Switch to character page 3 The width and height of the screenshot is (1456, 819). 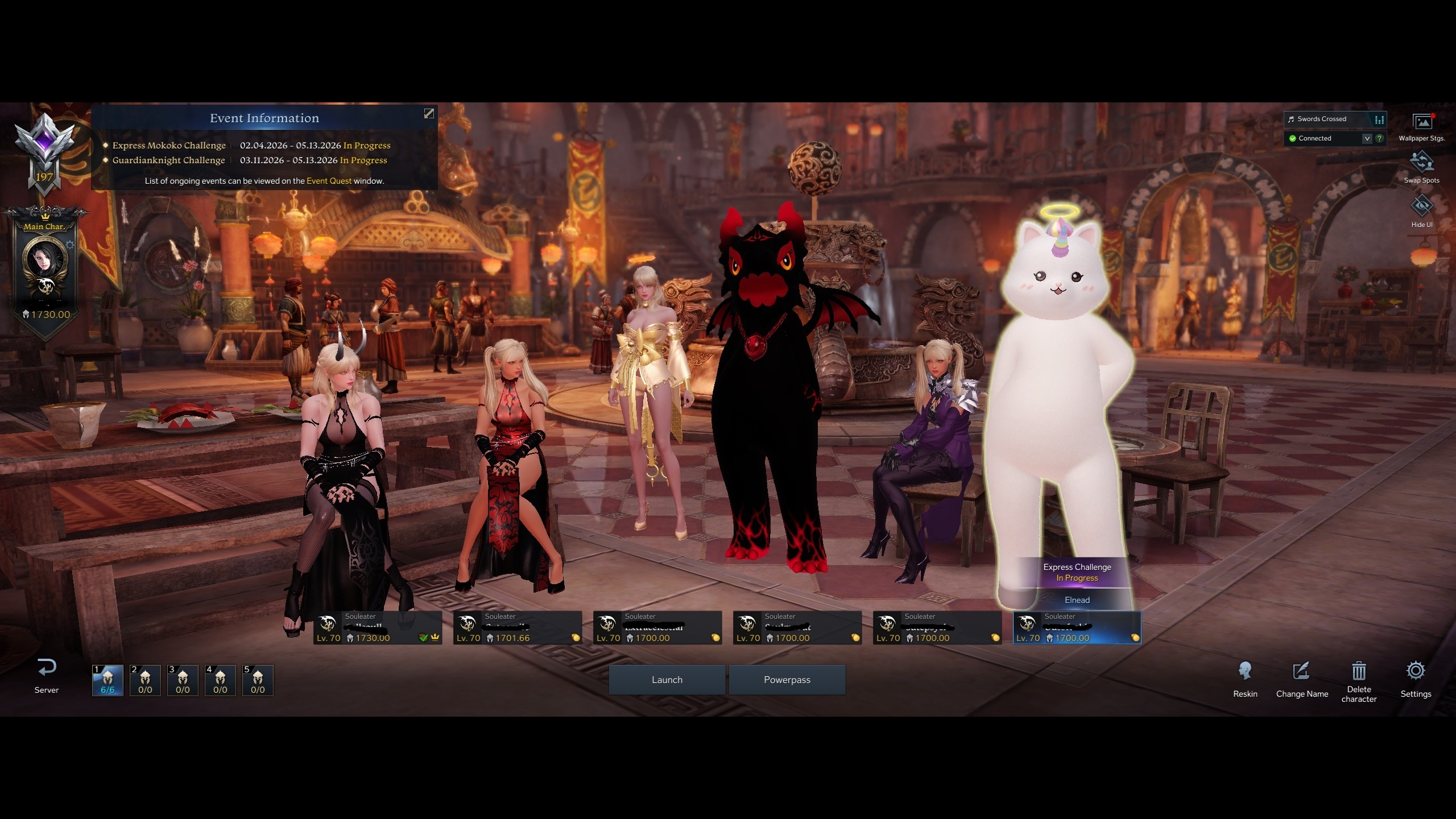pos(183,680)
